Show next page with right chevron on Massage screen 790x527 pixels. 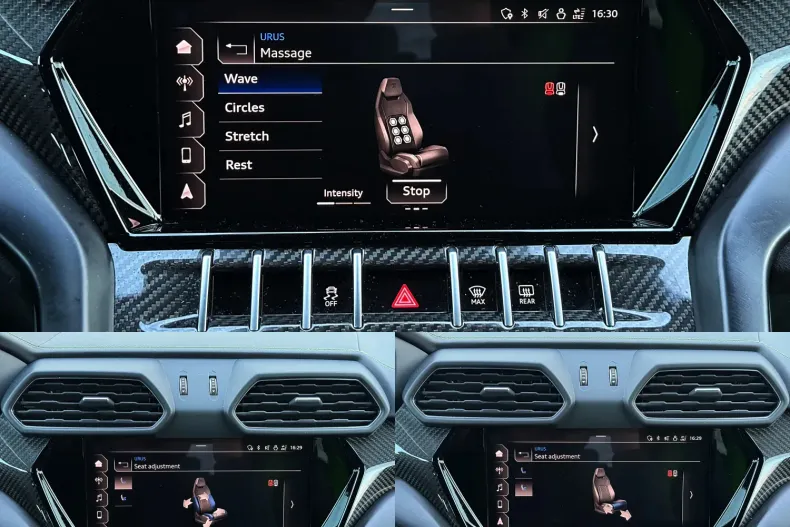(595, 134)
